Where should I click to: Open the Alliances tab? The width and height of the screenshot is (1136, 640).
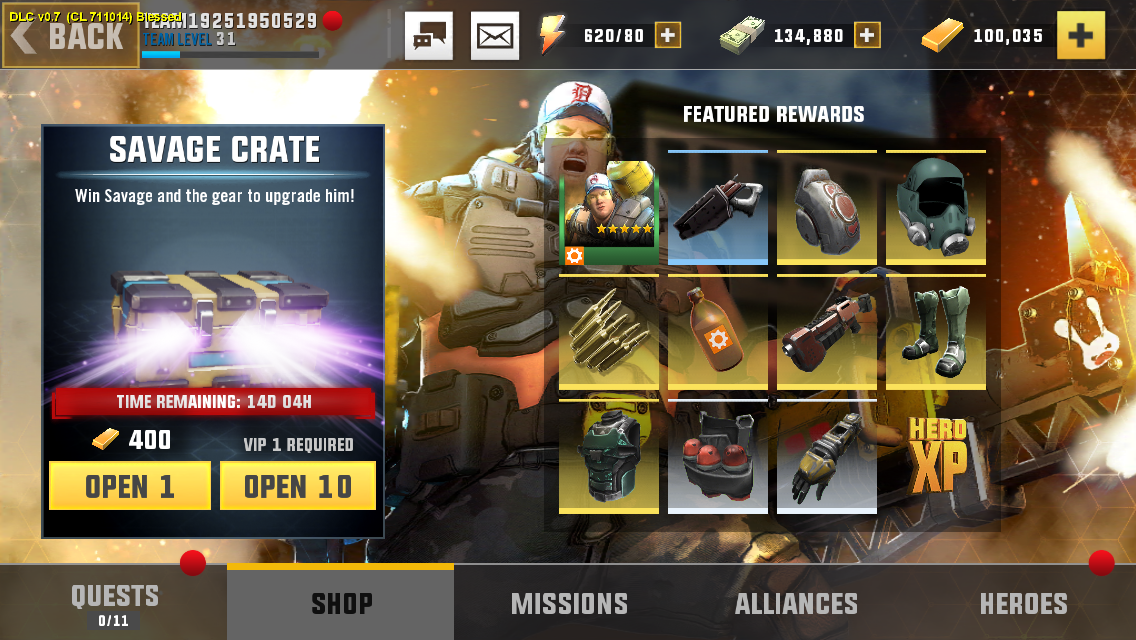click(796, 603)
